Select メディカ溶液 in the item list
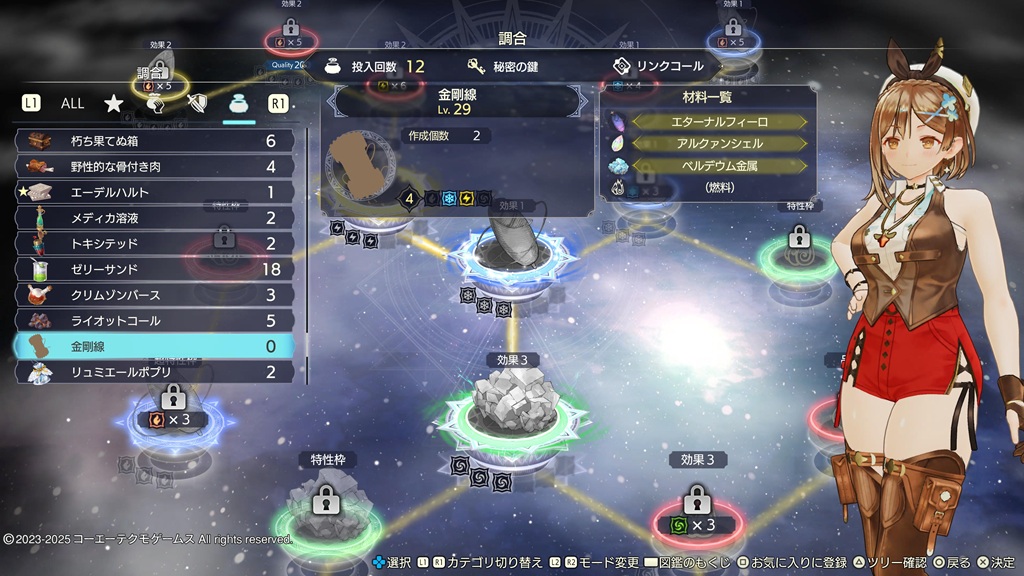Image resolution: width=1024 pixels, height=576 pixels. [154, 218]
